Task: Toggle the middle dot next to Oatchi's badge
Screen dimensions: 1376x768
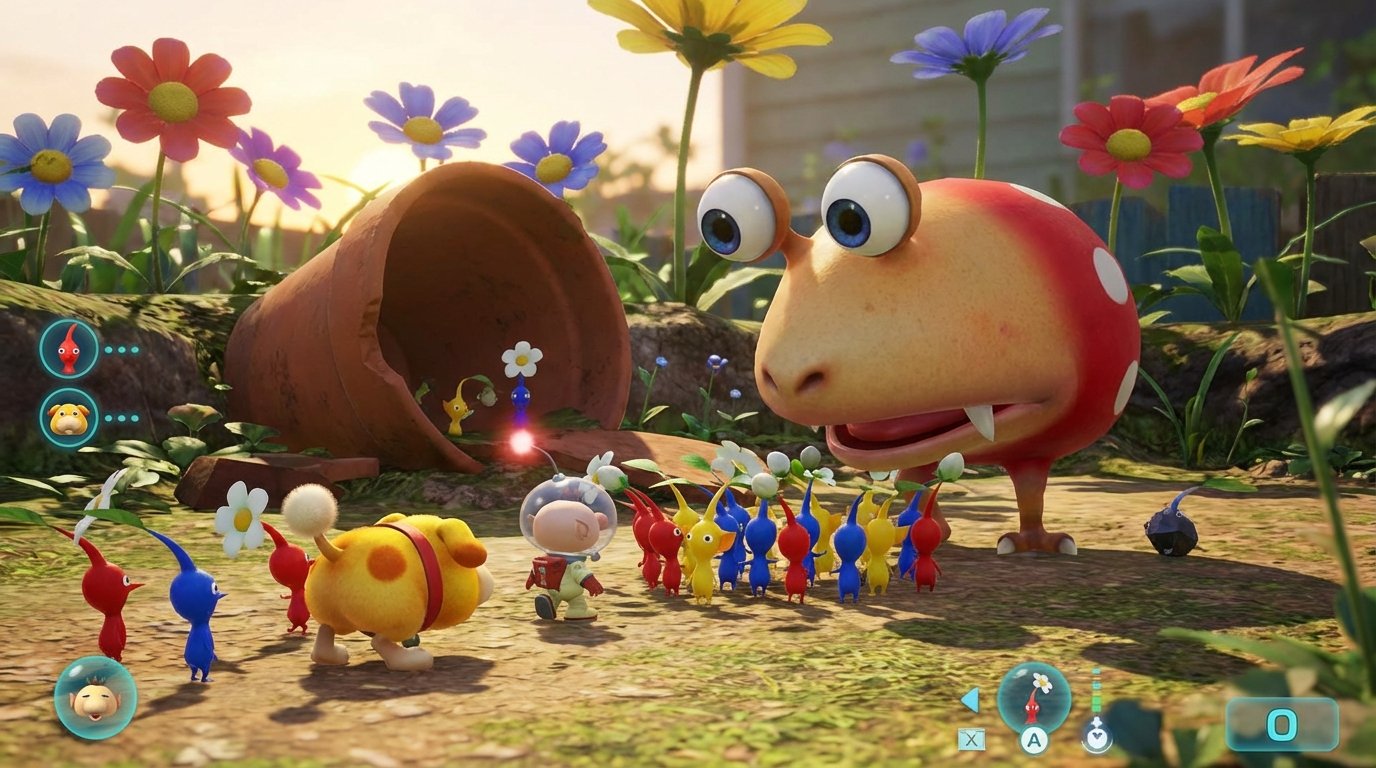Action: tap(121, 418)
